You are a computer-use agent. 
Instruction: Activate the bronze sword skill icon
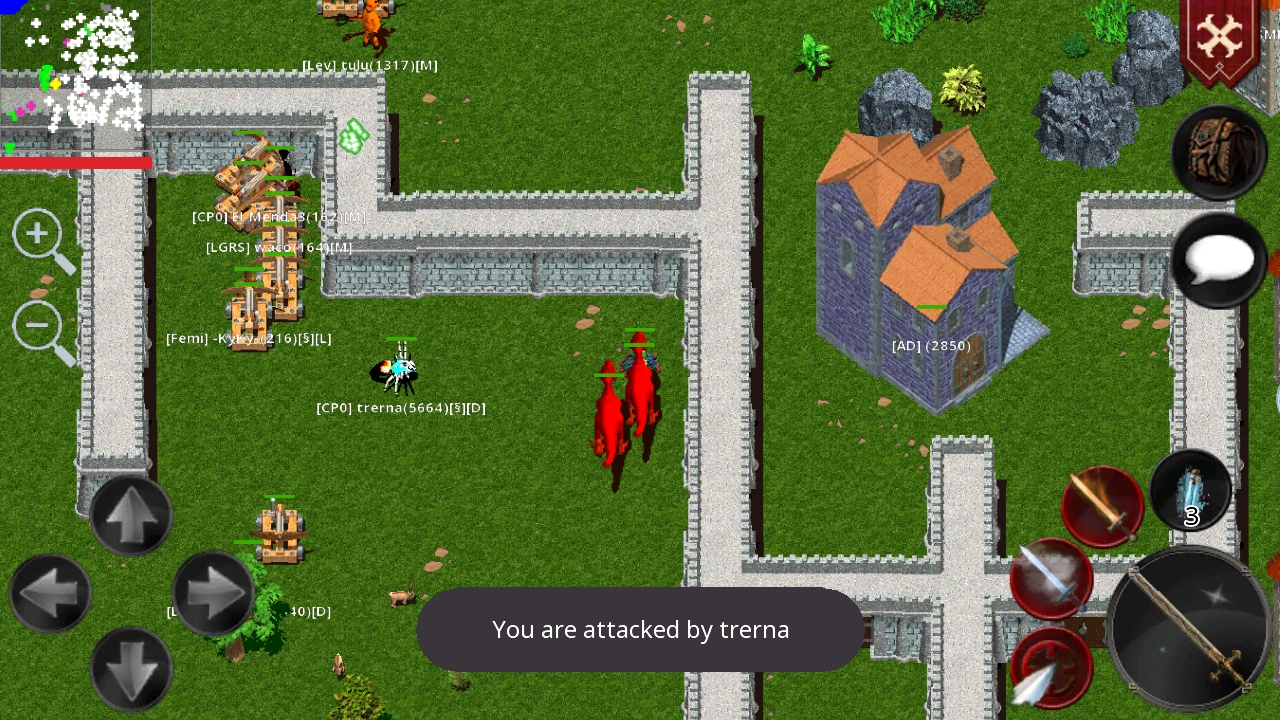click(1100, 505)
